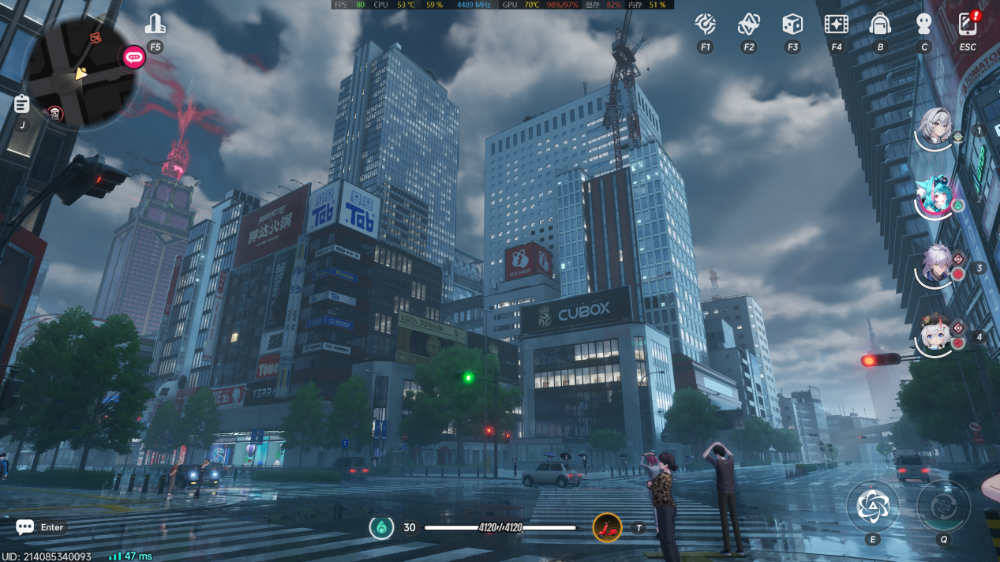Viewport: 1000px width, 562px height.
Task: Open the dice icon menu
Action: pyautogui.click(x=792, y=24)
